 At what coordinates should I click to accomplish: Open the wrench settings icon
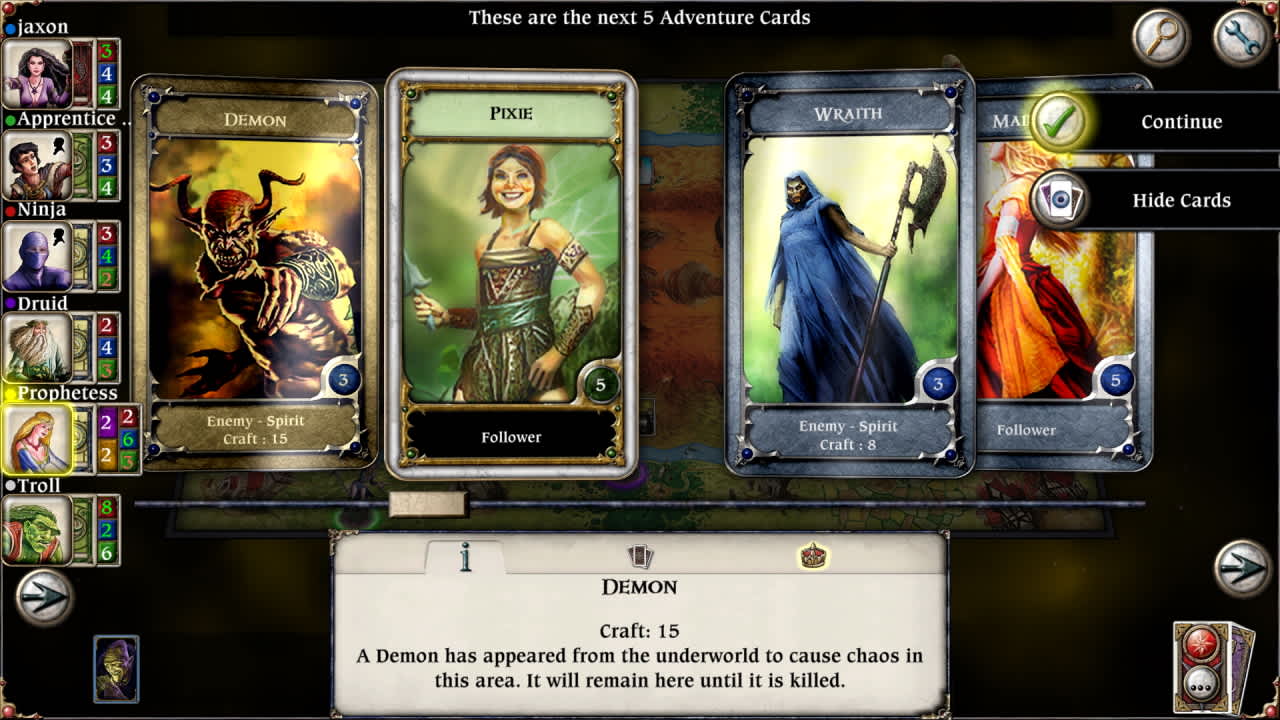point(1241,37)
